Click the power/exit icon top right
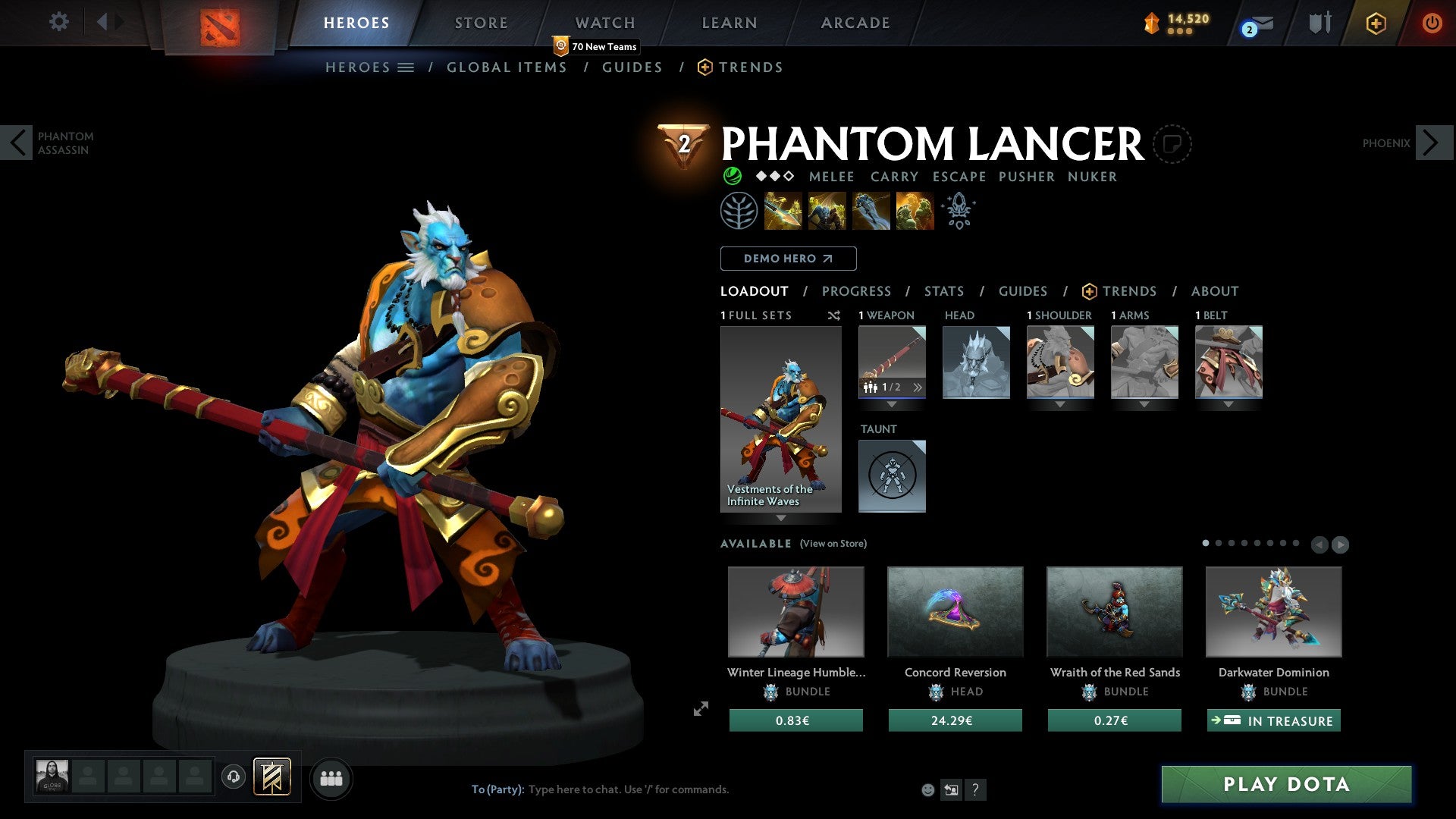 1433,23
